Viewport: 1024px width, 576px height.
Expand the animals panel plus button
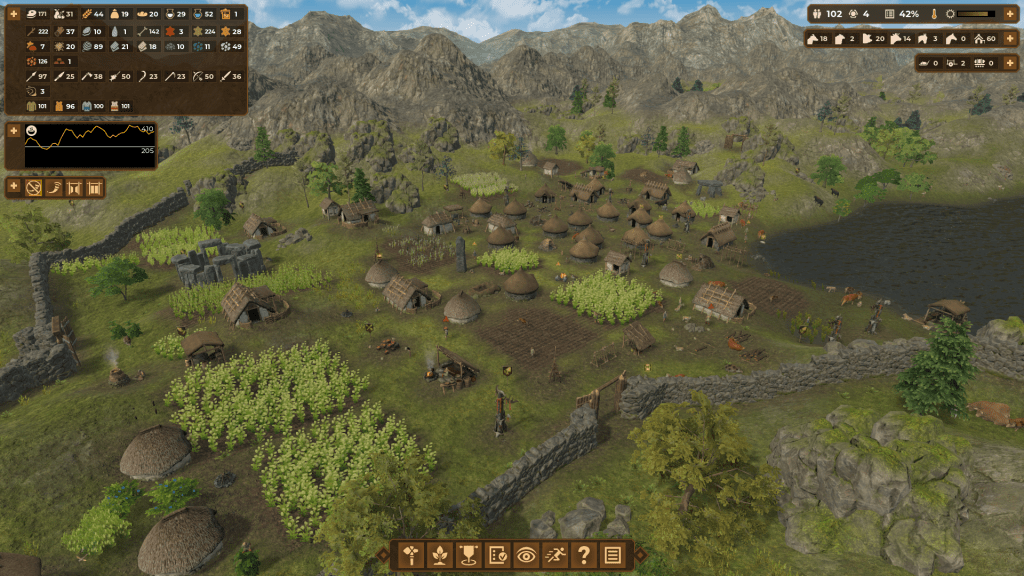tap(1009, 38)
